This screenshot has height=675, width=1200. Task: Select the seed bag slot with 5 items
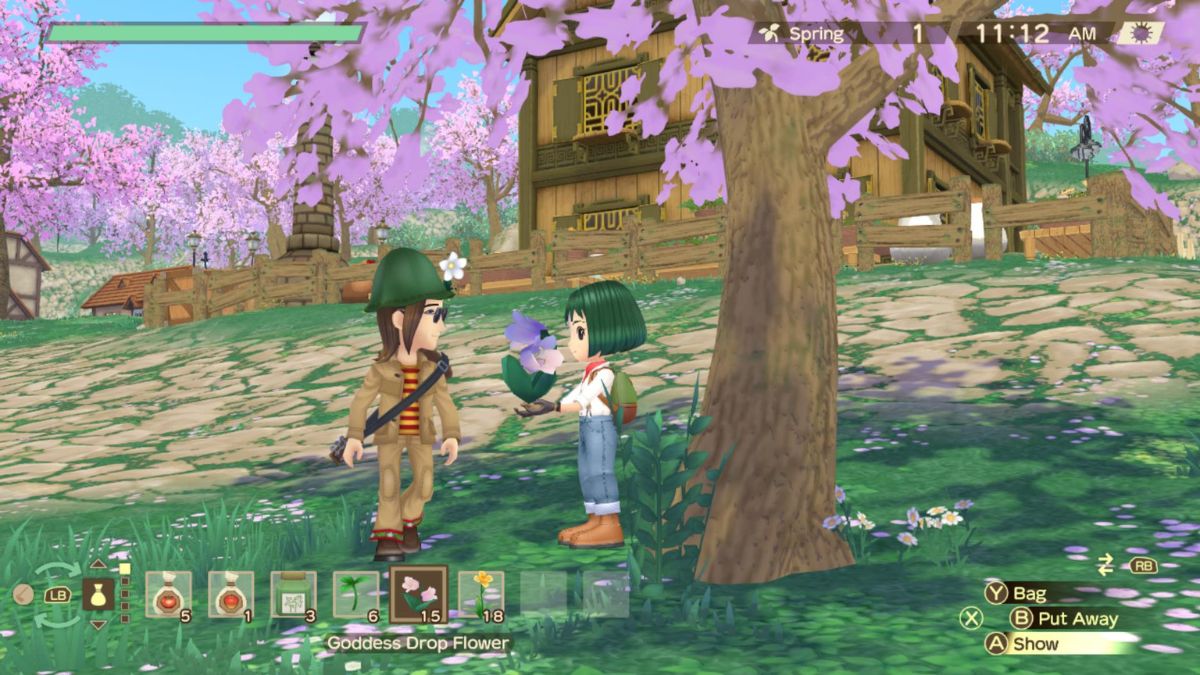pos(168,594)
